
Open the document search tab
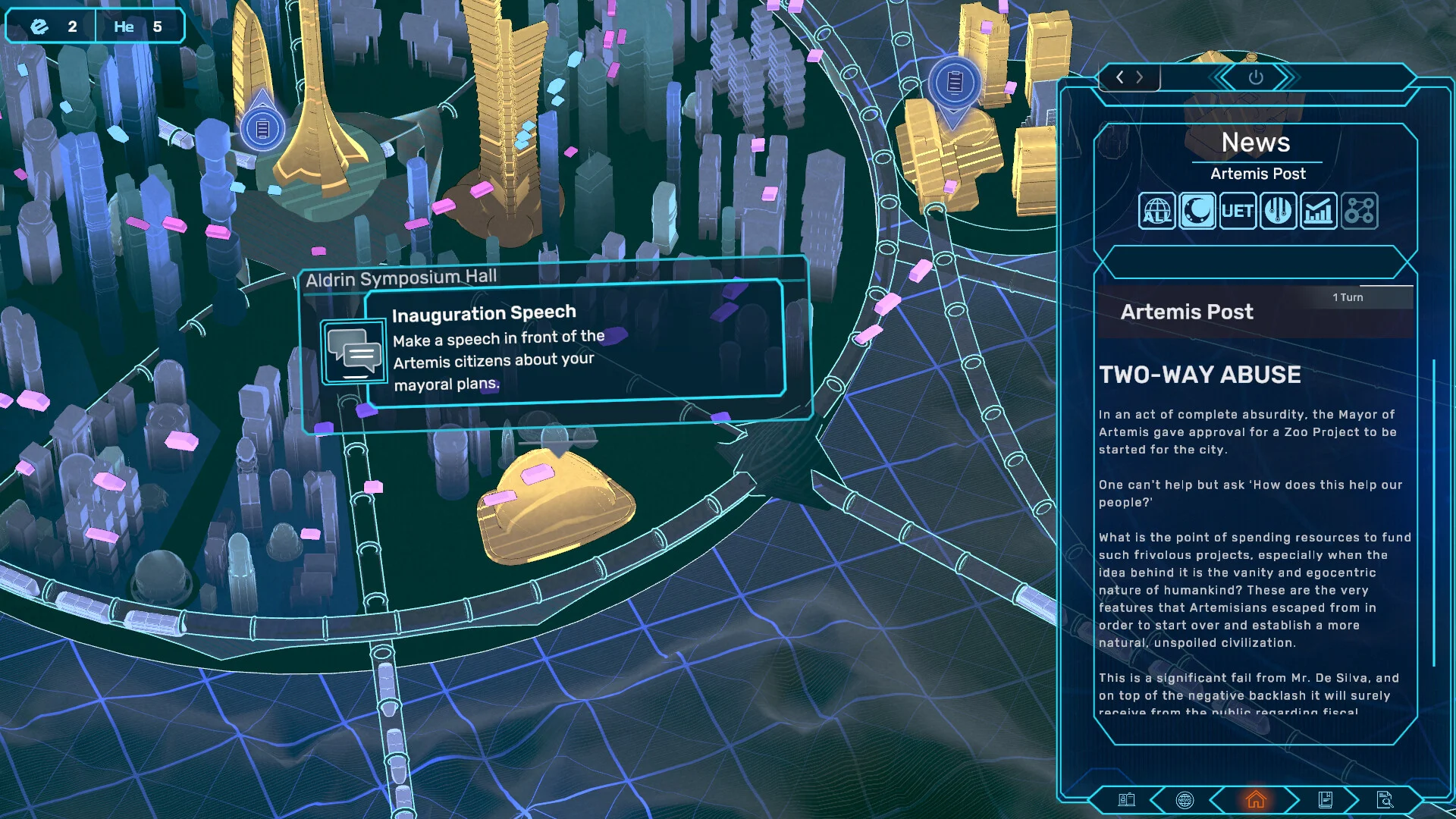(x=1385, y=799)
